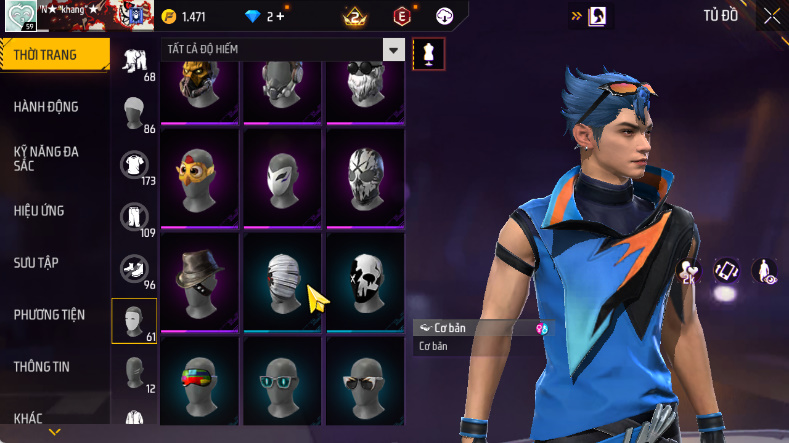The image size is (789, 443).
Task: Open the THÔNG TIN section
Action: 42,367
